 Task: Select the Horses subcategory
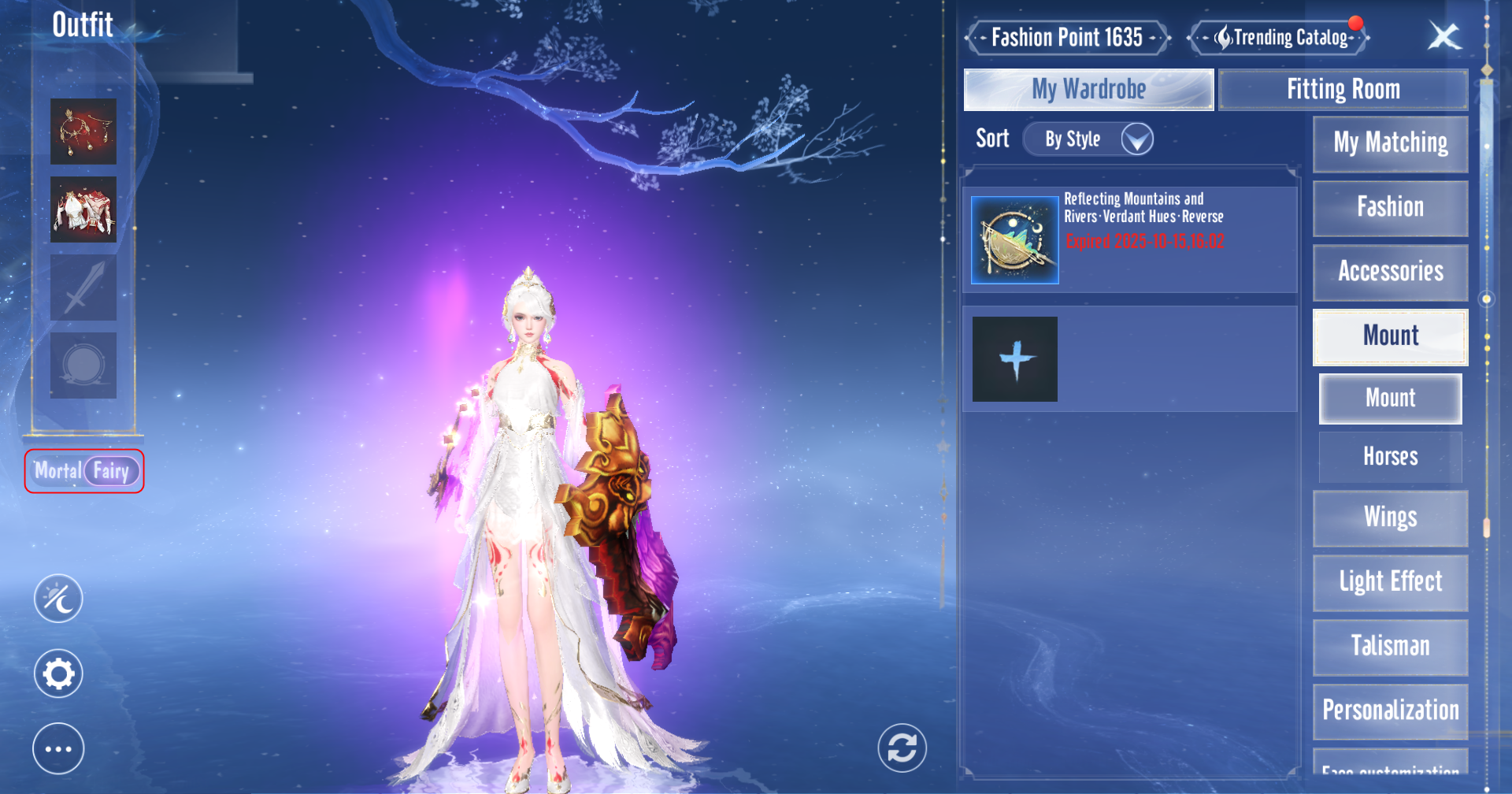tap(1390, 457)
